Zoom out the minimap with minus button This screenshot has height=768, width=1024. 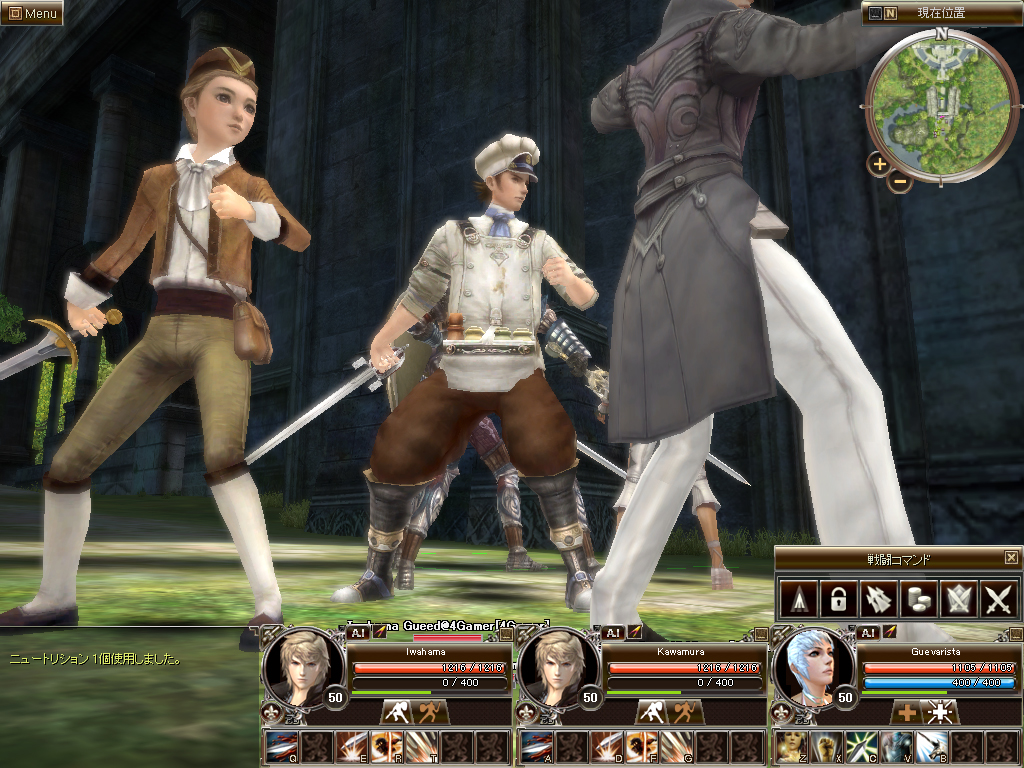[x=900, y=182]
